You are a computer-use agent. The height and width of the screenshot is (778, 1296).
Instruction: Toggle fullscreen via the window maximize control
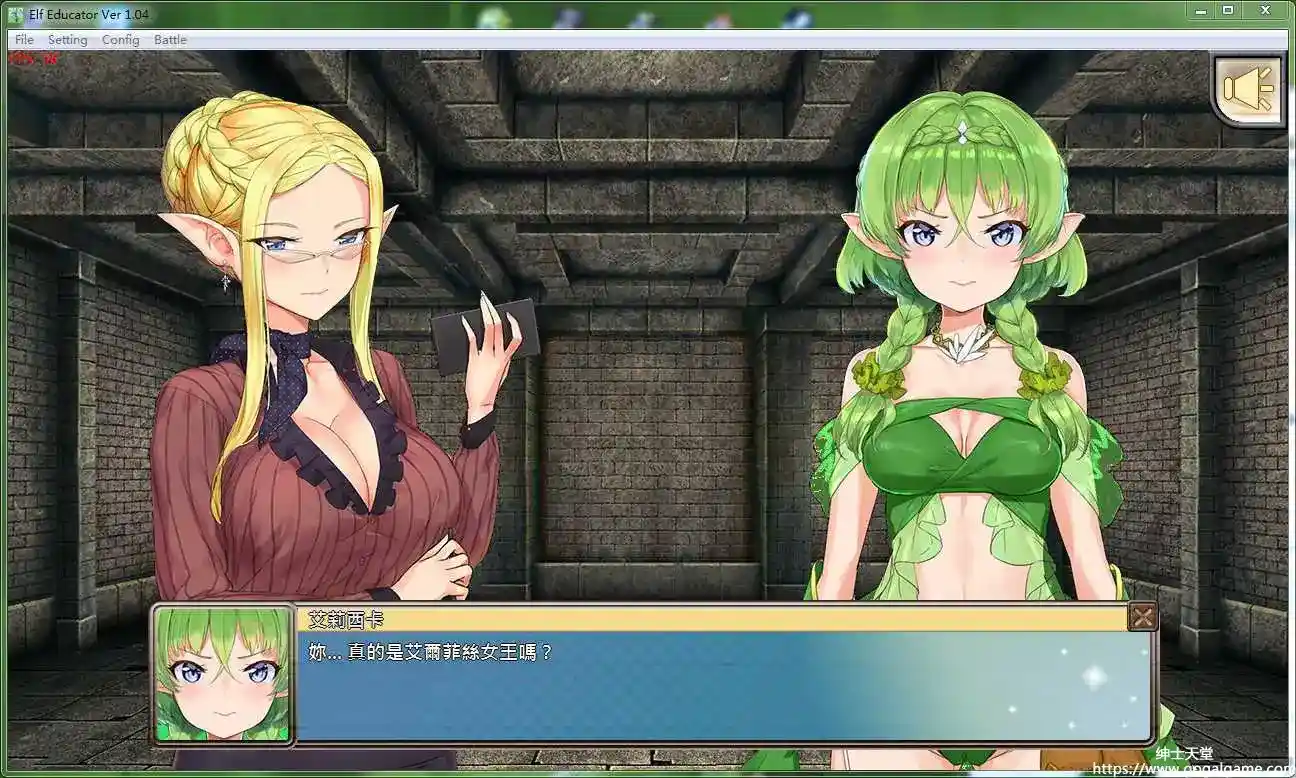pyautogui.click(x=1228, y=10)
